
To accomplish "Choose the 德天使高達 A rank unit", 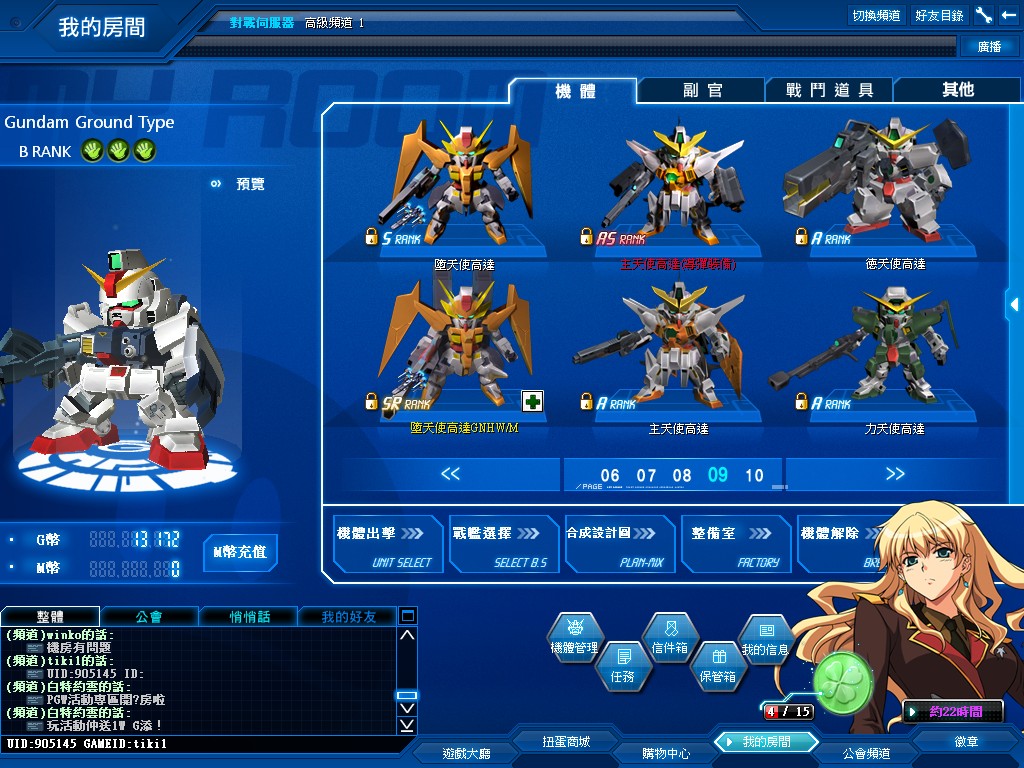I will pos(876,190).
